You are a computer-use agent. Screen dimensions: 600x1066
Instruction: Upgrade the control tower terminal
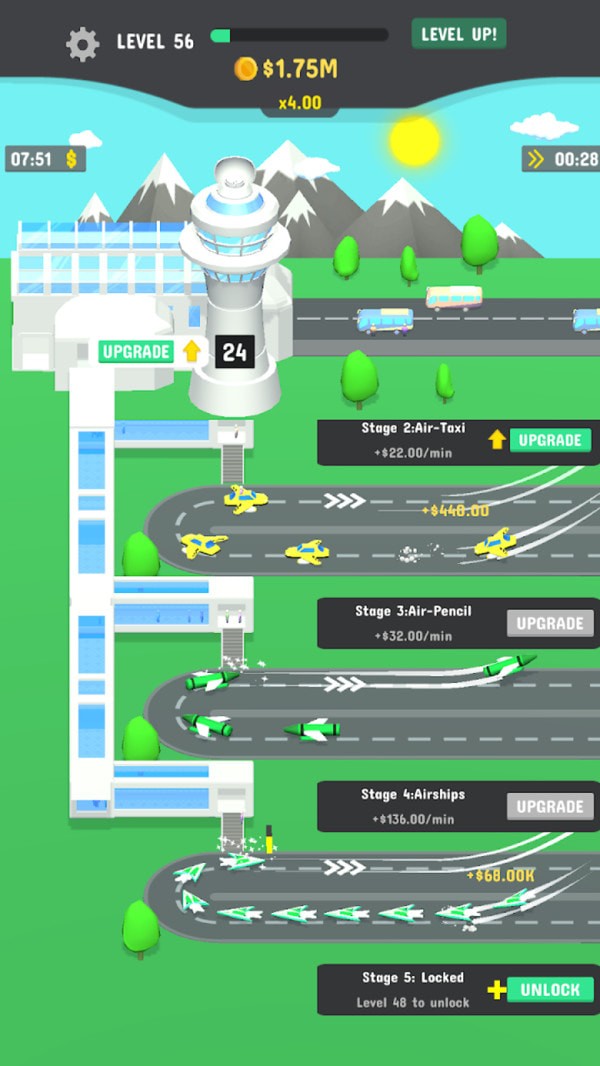[x=137, y=351]
